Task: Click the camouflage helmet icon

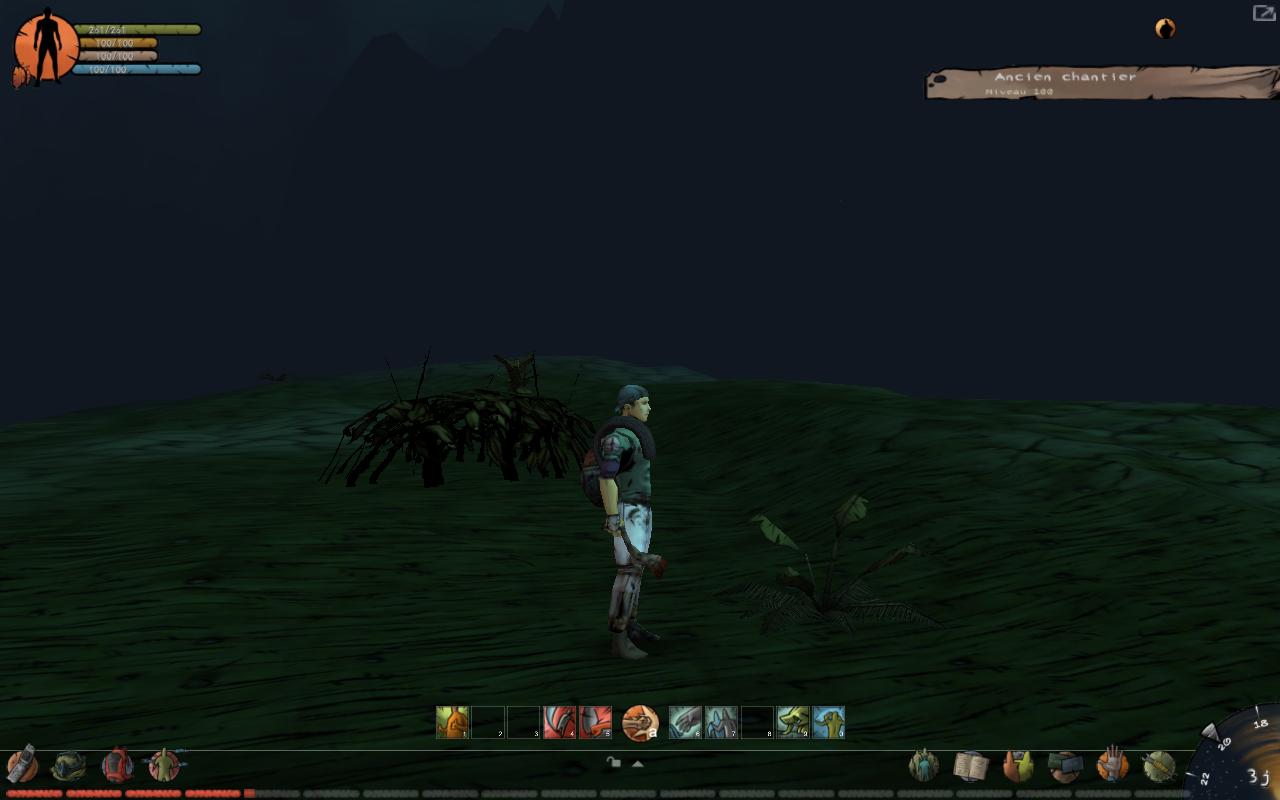Action: (x=69, y=766)
